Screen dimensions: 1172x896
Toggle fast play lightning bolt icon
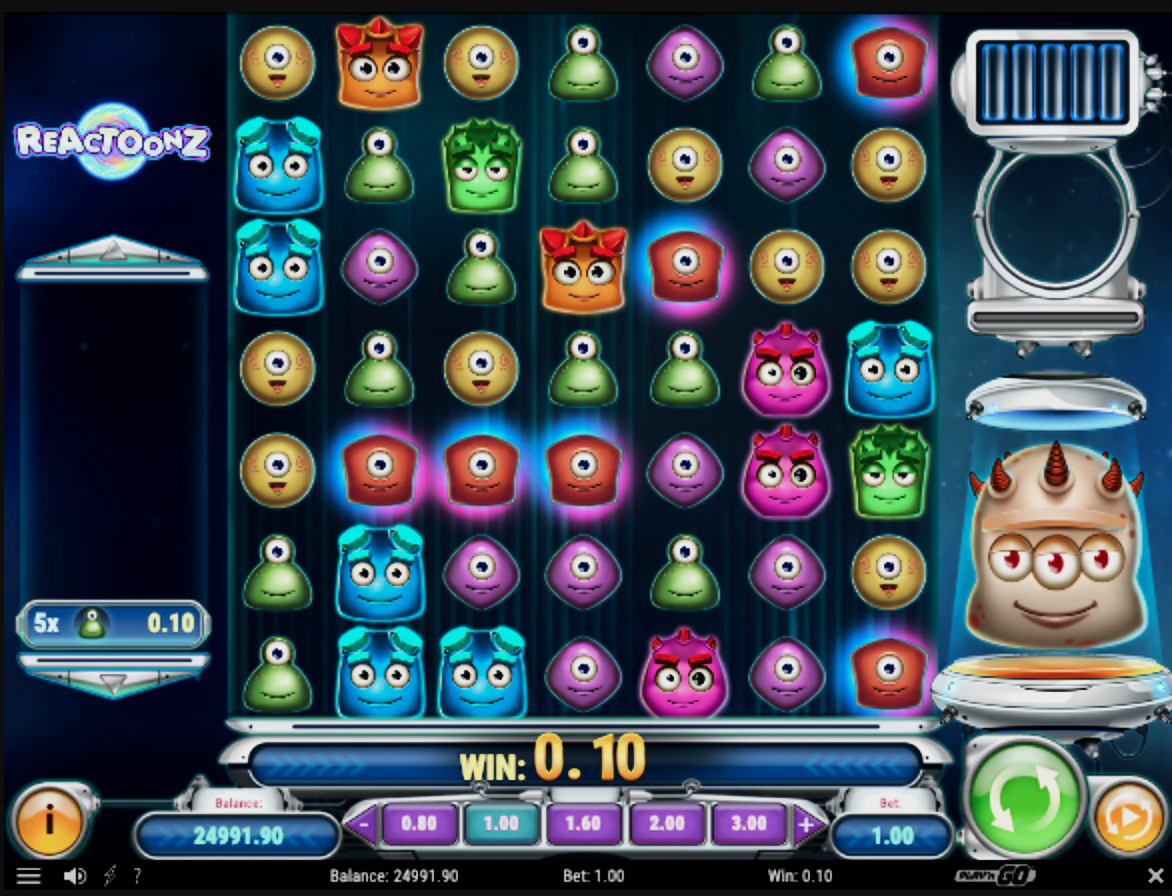click(x=109, y=876)
